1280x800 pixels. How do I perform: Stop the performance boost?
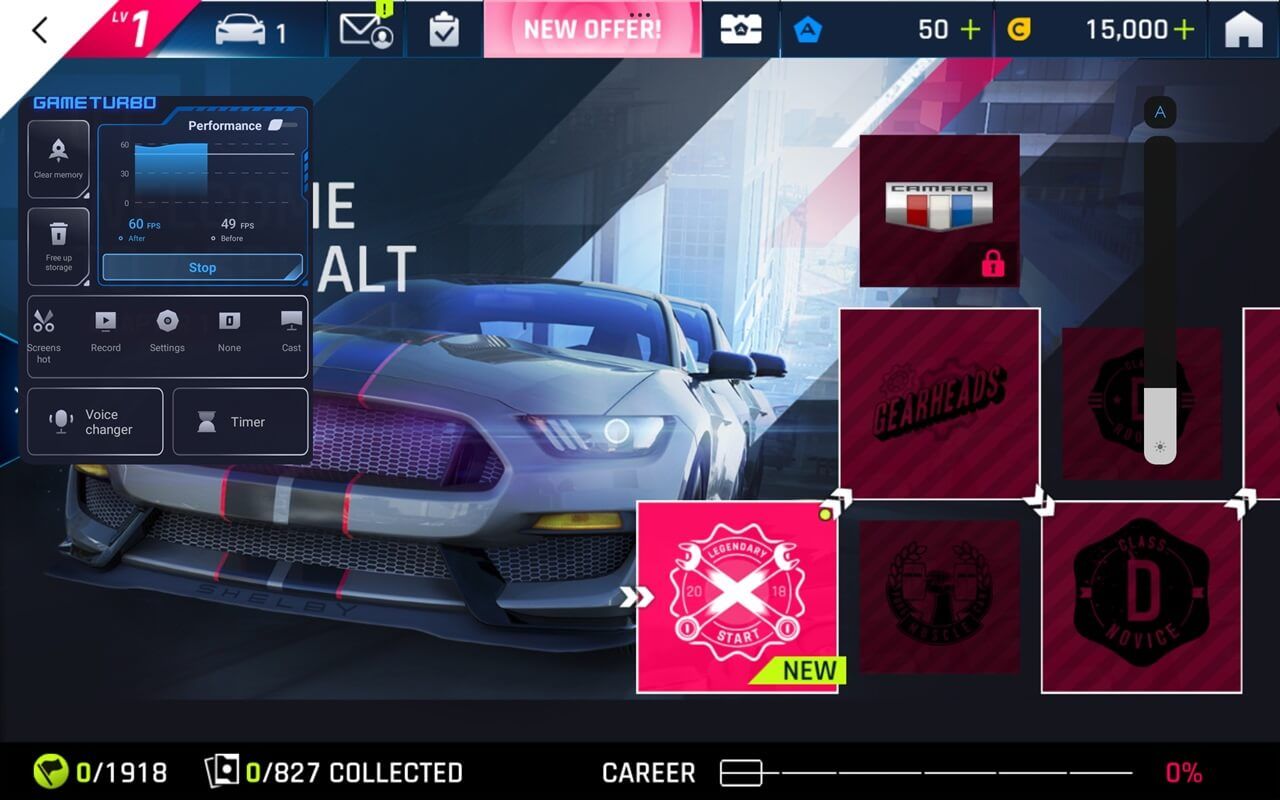pos(202,268)
